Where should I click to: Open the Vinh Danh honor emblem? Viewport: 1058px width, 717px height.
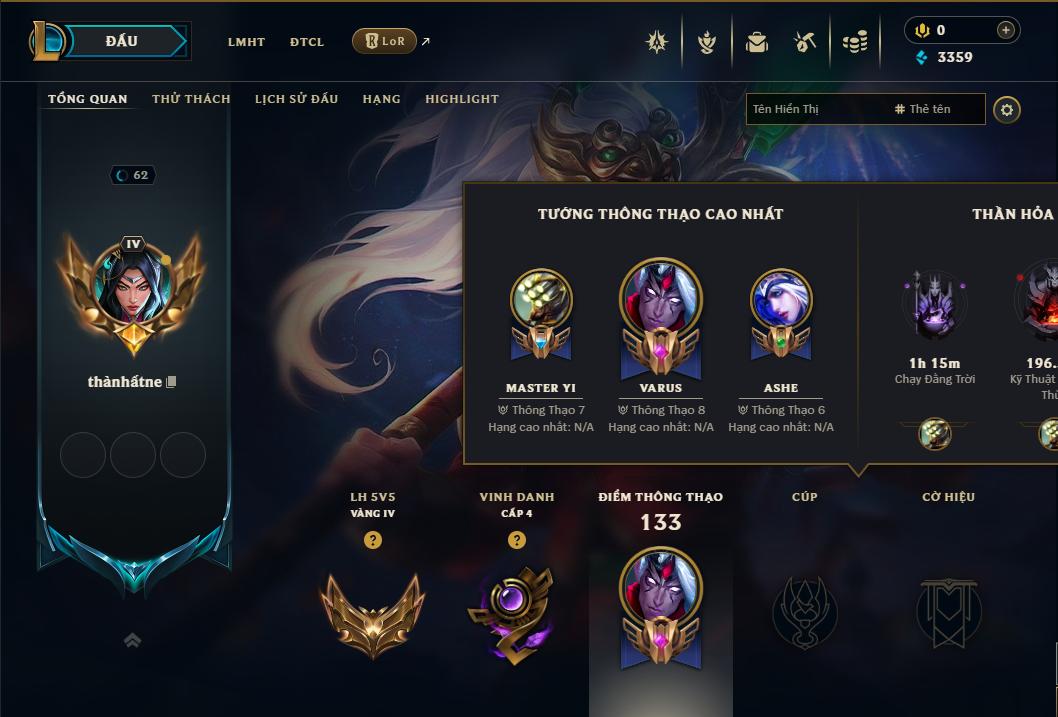516,613
